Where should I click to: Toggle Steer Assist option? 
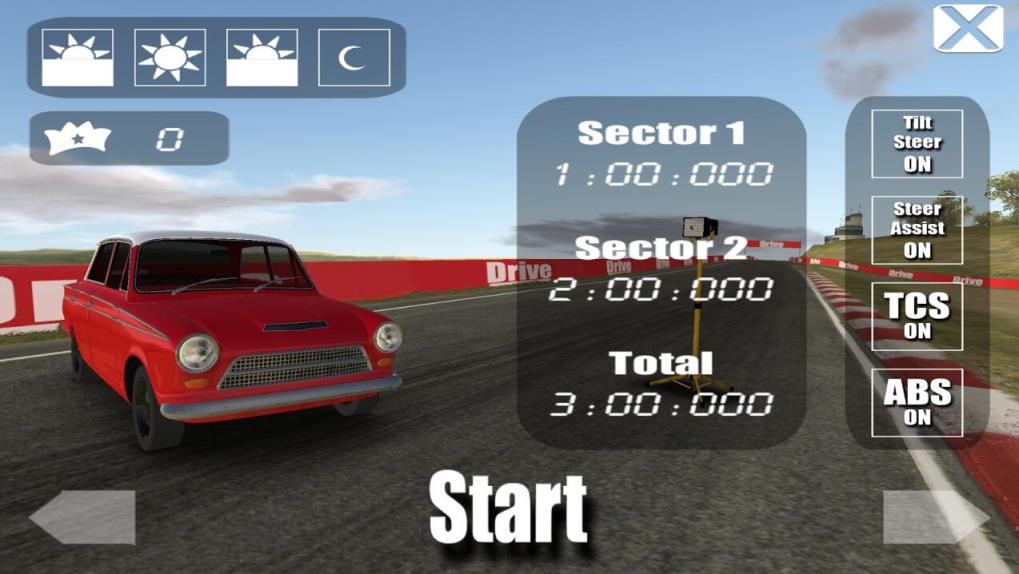click(x=917, y=230)
